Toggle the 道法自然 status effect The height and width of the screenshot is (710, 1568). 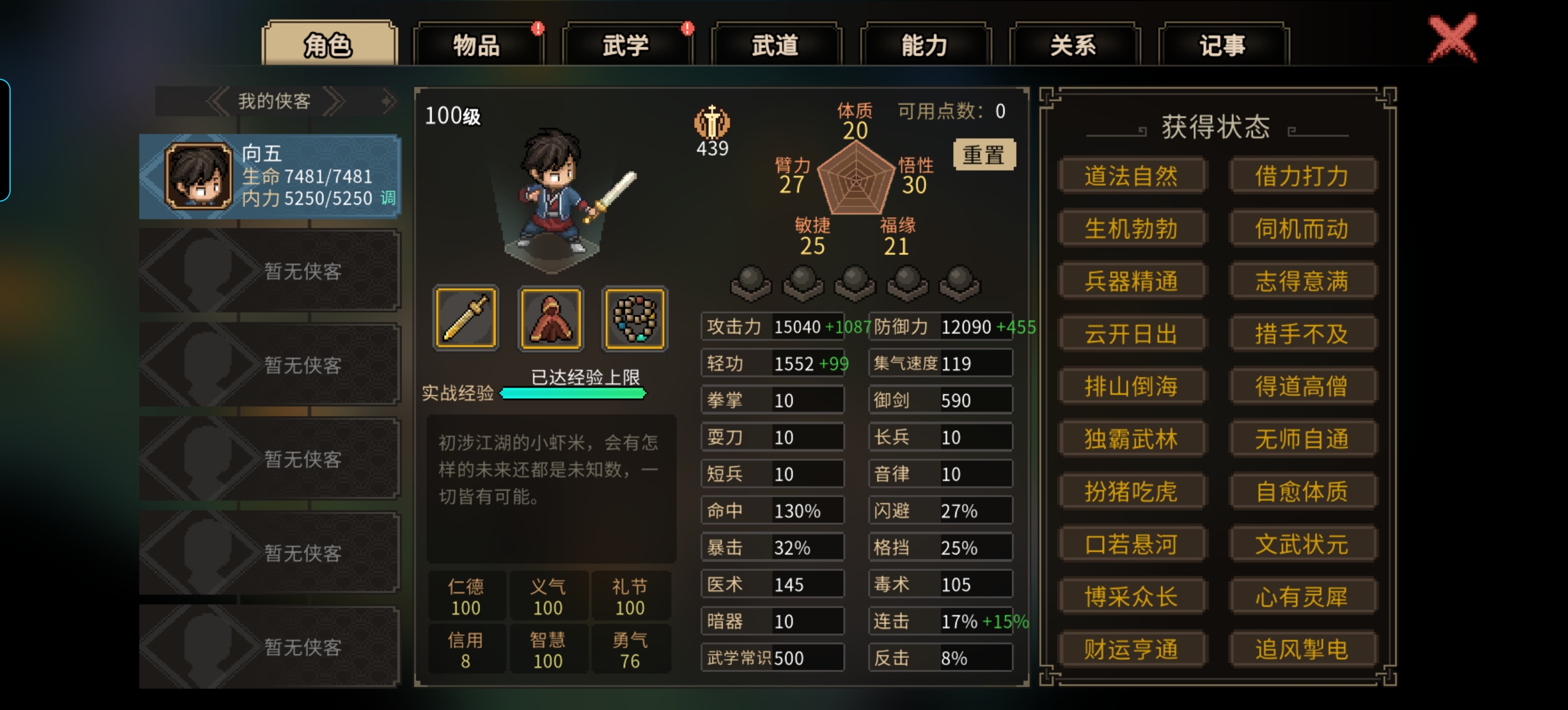tap(1132, 175)
